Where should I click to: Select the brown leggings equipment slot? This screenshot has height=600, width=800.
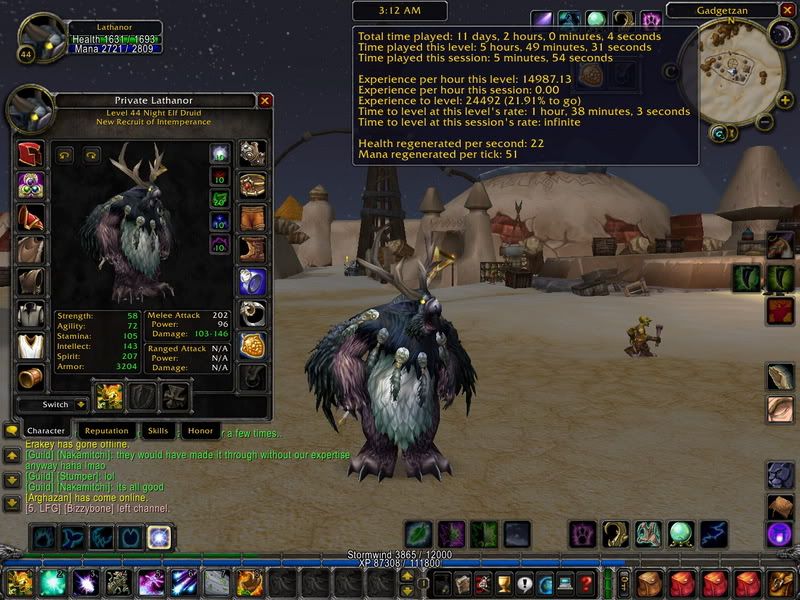[x=253, y=217]
